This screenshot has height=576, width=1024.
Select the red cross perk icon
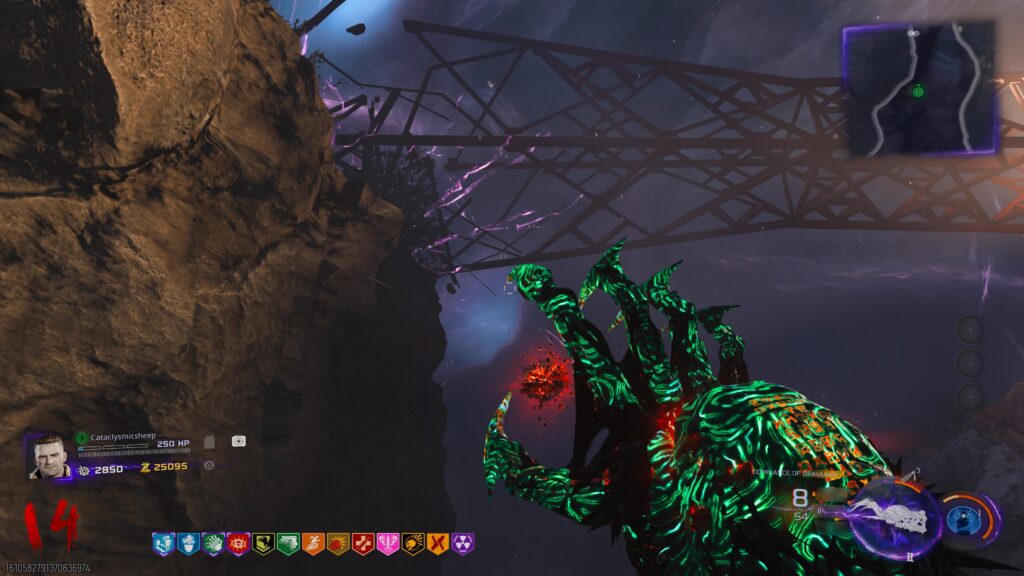tap(363, 543)
